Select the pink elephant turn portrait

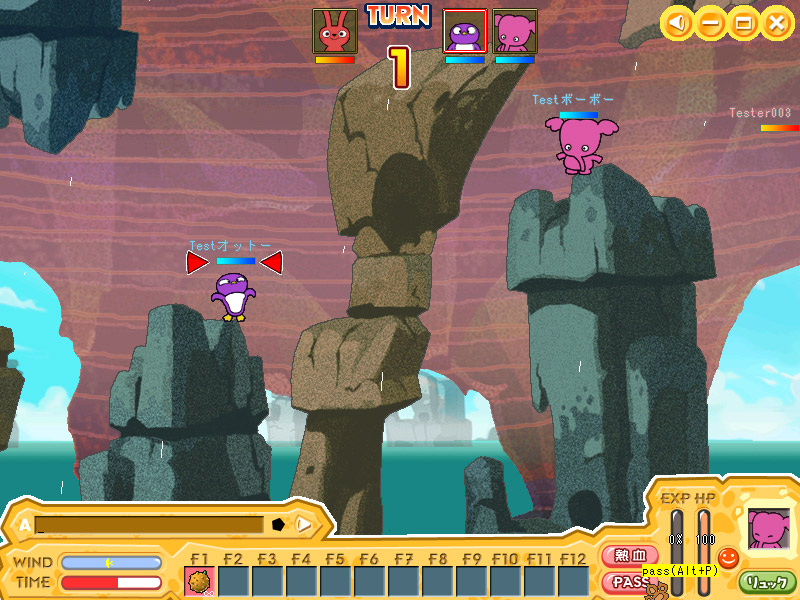tap(515, 31)
